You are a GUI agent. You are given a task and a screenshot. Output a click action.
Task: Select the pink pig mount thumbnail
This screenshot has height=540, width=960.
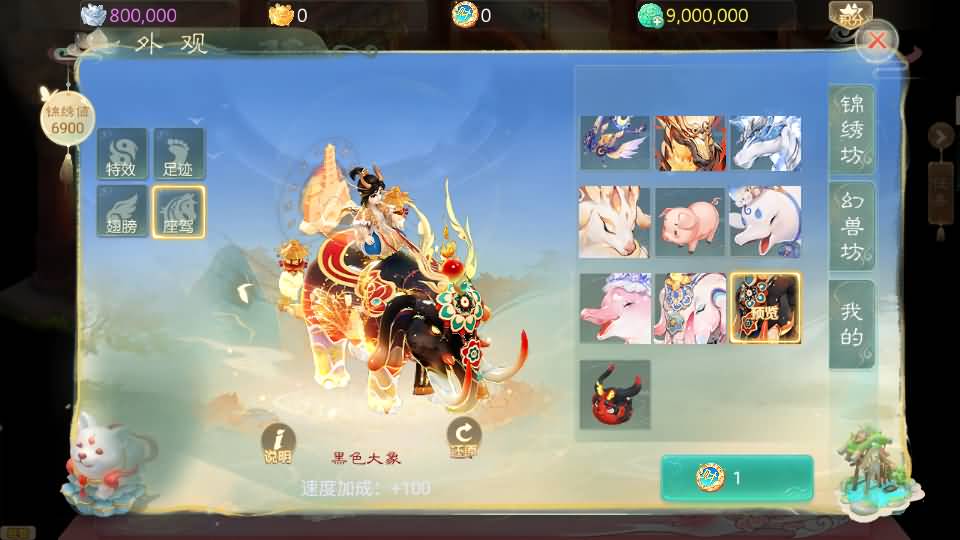690,222
